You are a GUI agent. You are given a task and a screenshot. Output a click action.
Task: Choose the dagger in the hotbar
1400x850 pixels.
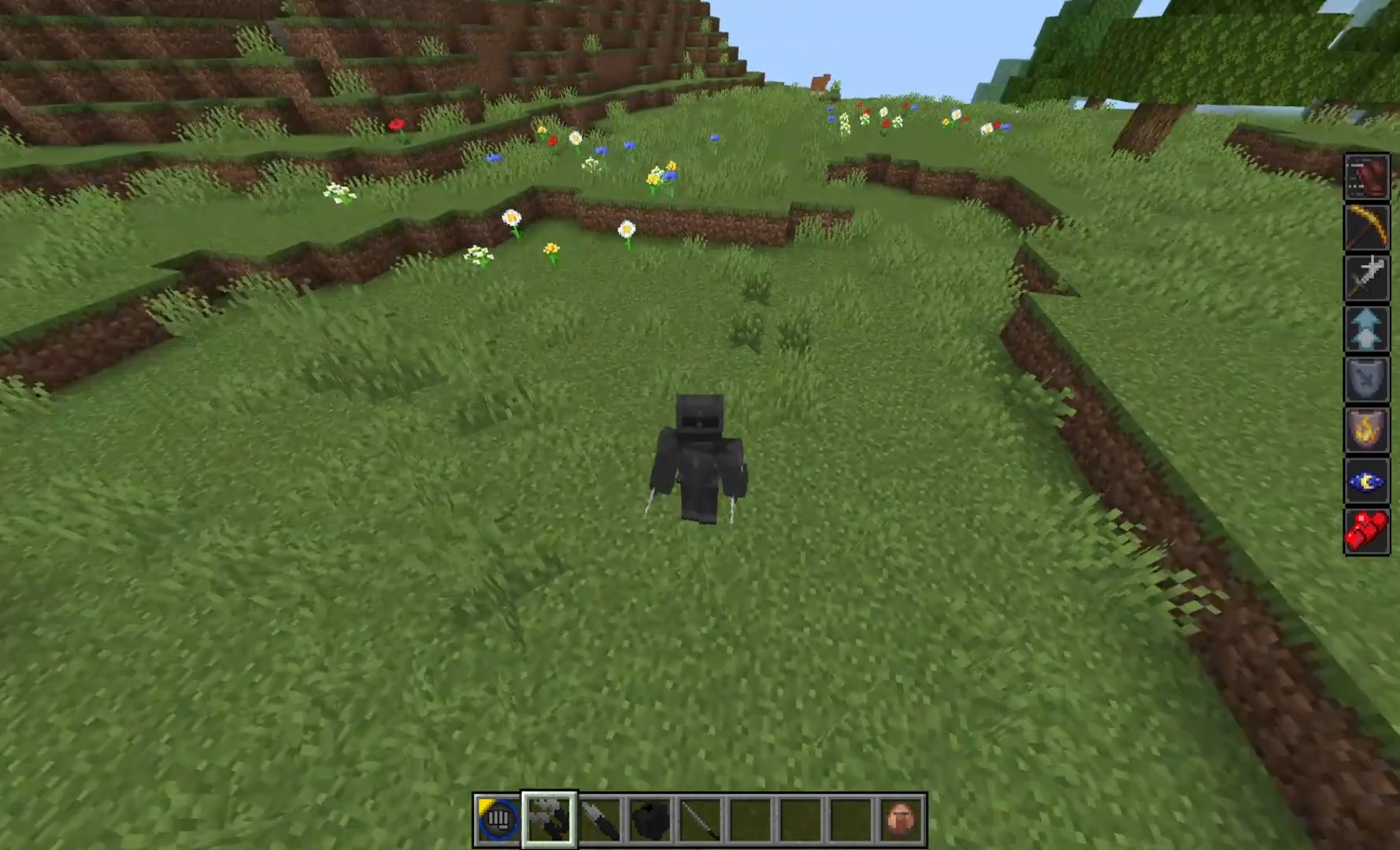coord(599,819)
